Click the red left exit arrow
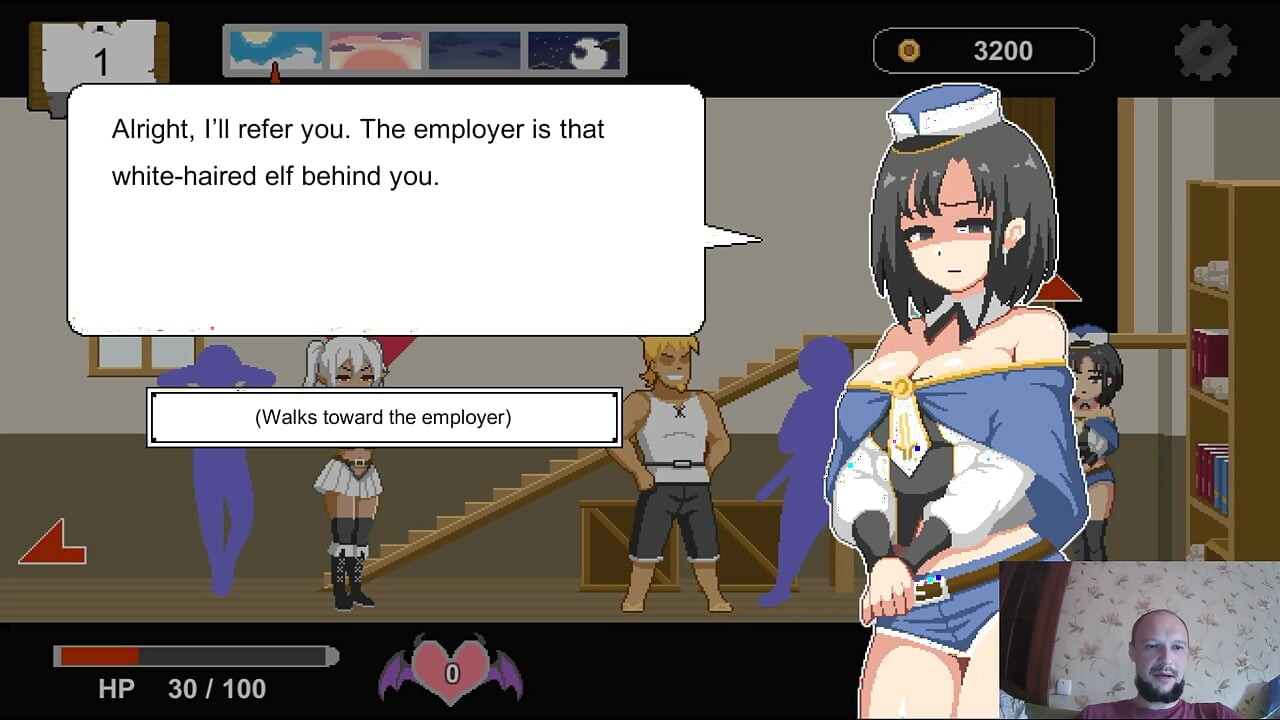Screen dimensions: 1280x720 [53, 543]
